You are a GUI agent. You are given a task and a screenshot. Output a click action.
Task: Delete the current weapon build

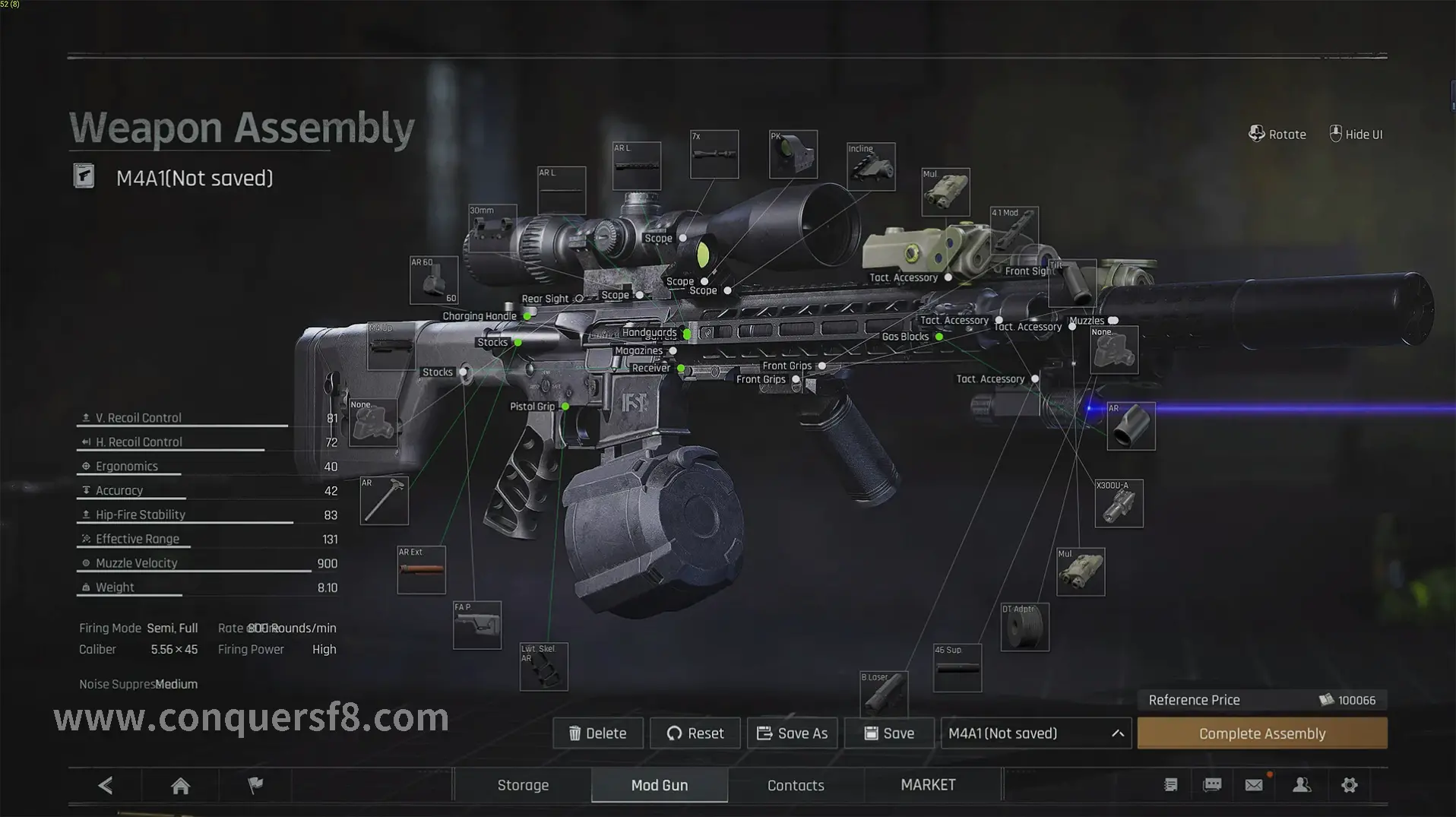pyautogui.click(x=598, y=733)
